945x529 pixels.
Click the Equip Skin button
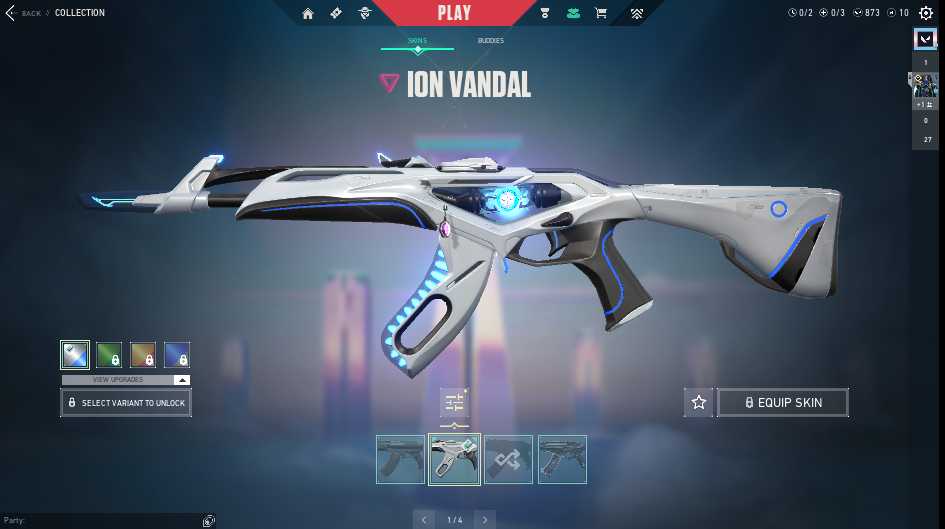click(x=783, y=403)
